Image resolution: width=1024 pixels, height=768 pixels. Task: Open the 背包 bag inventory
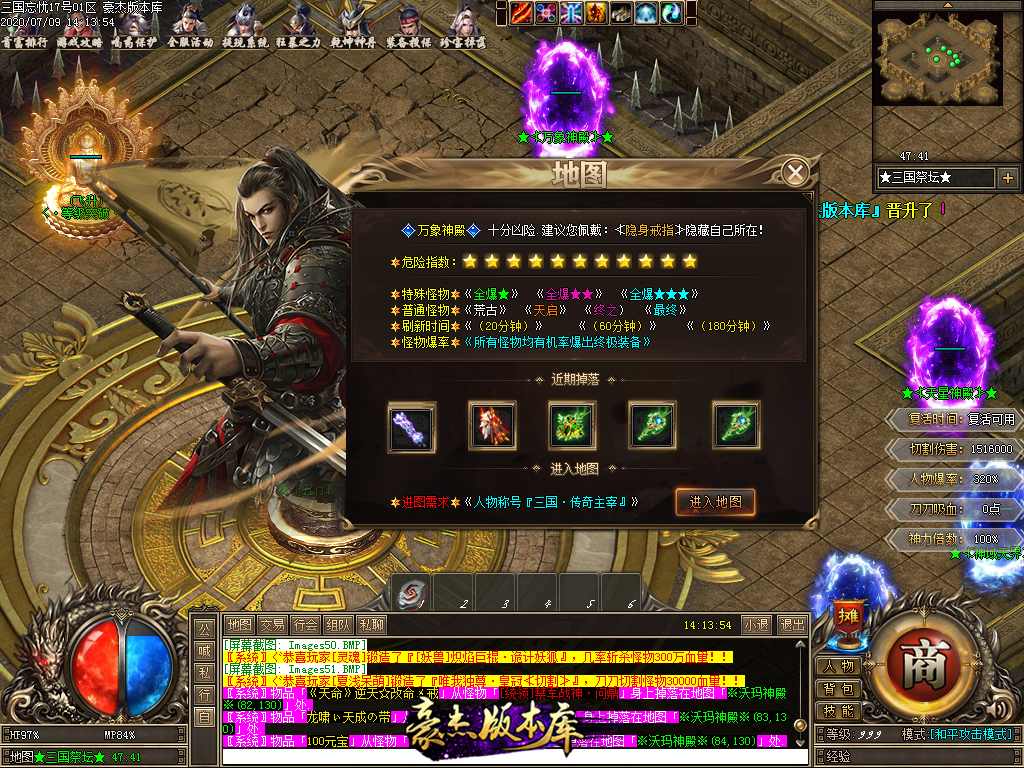[x=838, y=689]
